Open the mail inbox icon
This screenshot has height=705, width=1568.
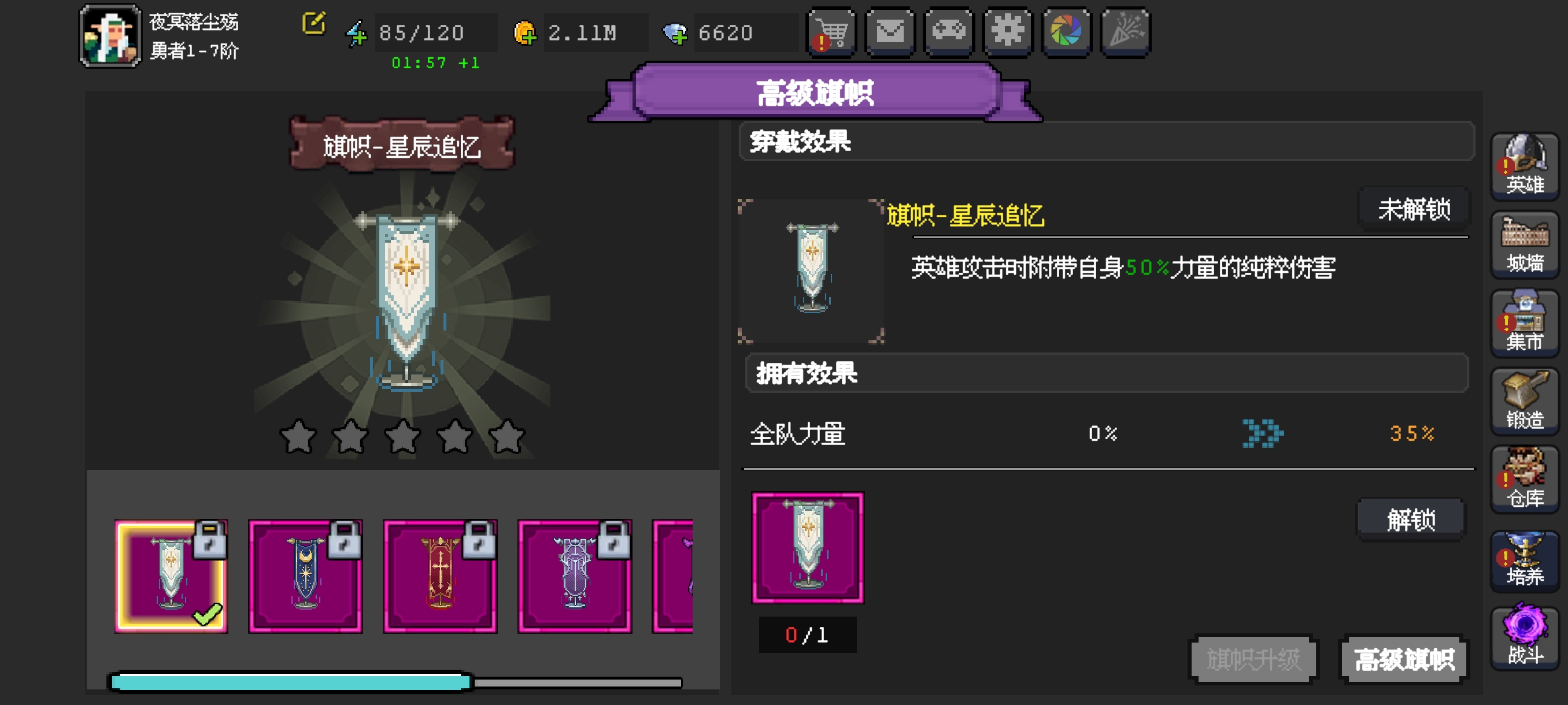[x=890, y=33]
